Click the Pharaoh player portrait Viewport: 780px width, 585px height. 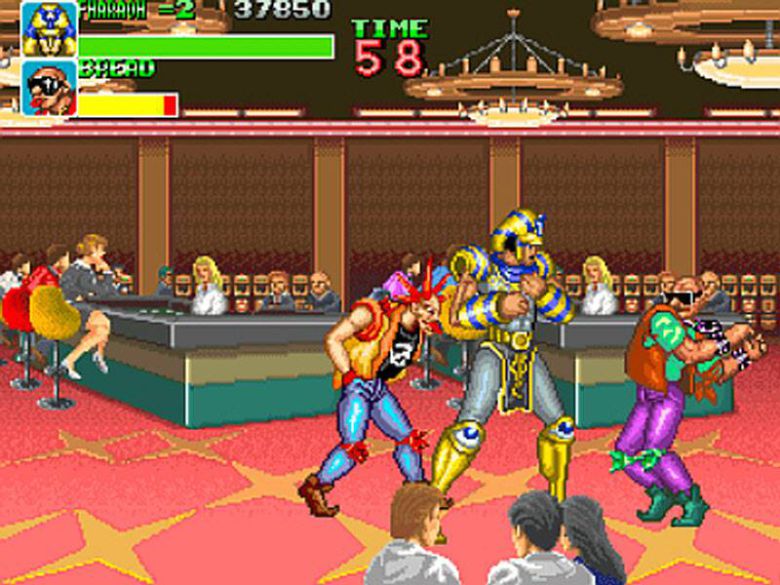point(48,28)
